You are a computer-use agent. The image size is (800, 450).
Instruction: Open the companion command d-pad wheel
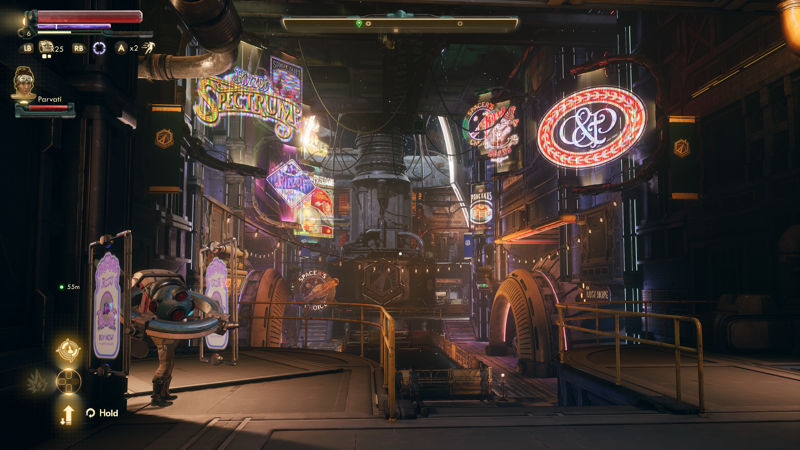tap(68, 381)
